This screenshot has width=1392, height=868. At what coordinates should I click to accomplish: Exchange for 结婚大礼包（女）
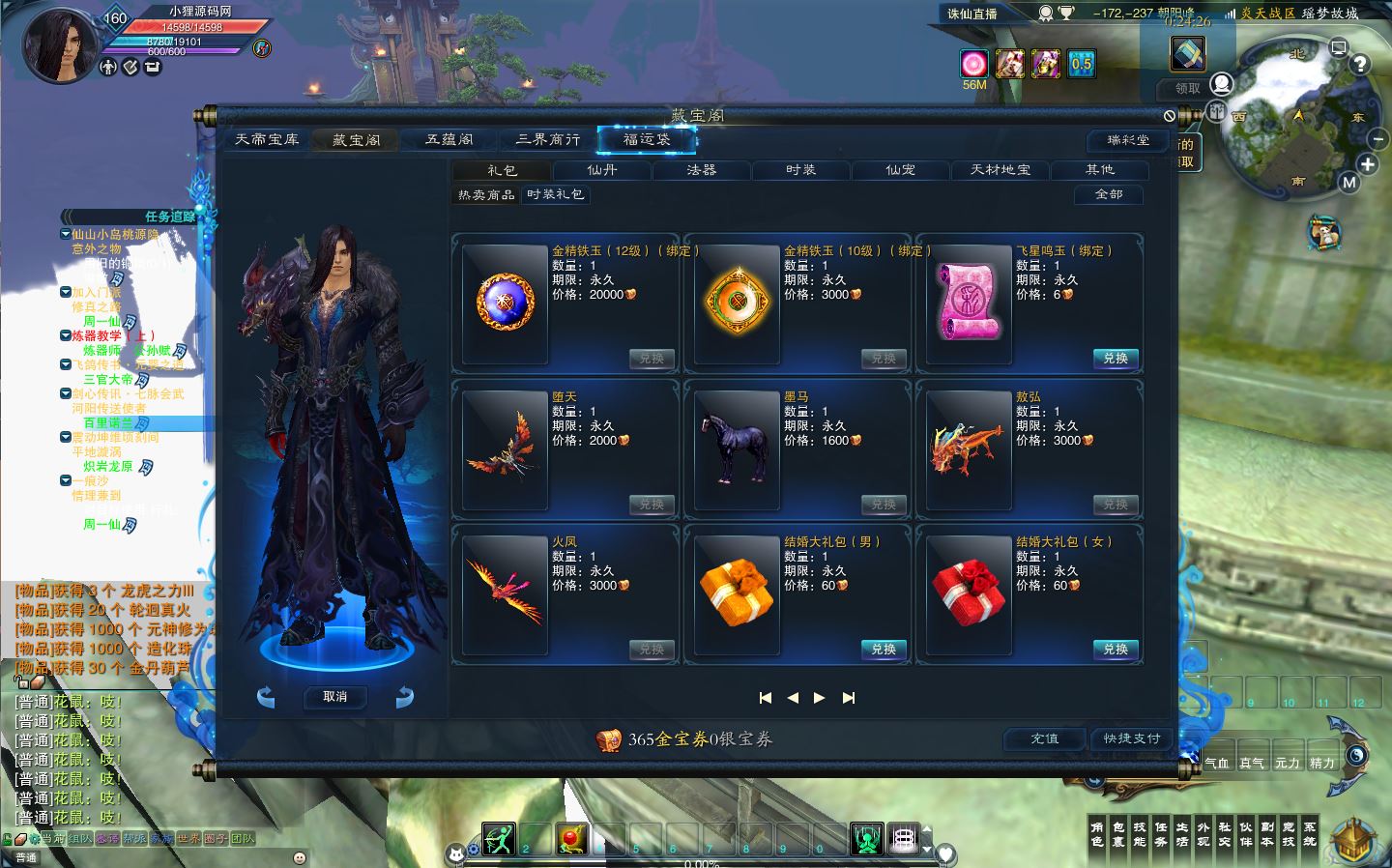[1116, 650]
